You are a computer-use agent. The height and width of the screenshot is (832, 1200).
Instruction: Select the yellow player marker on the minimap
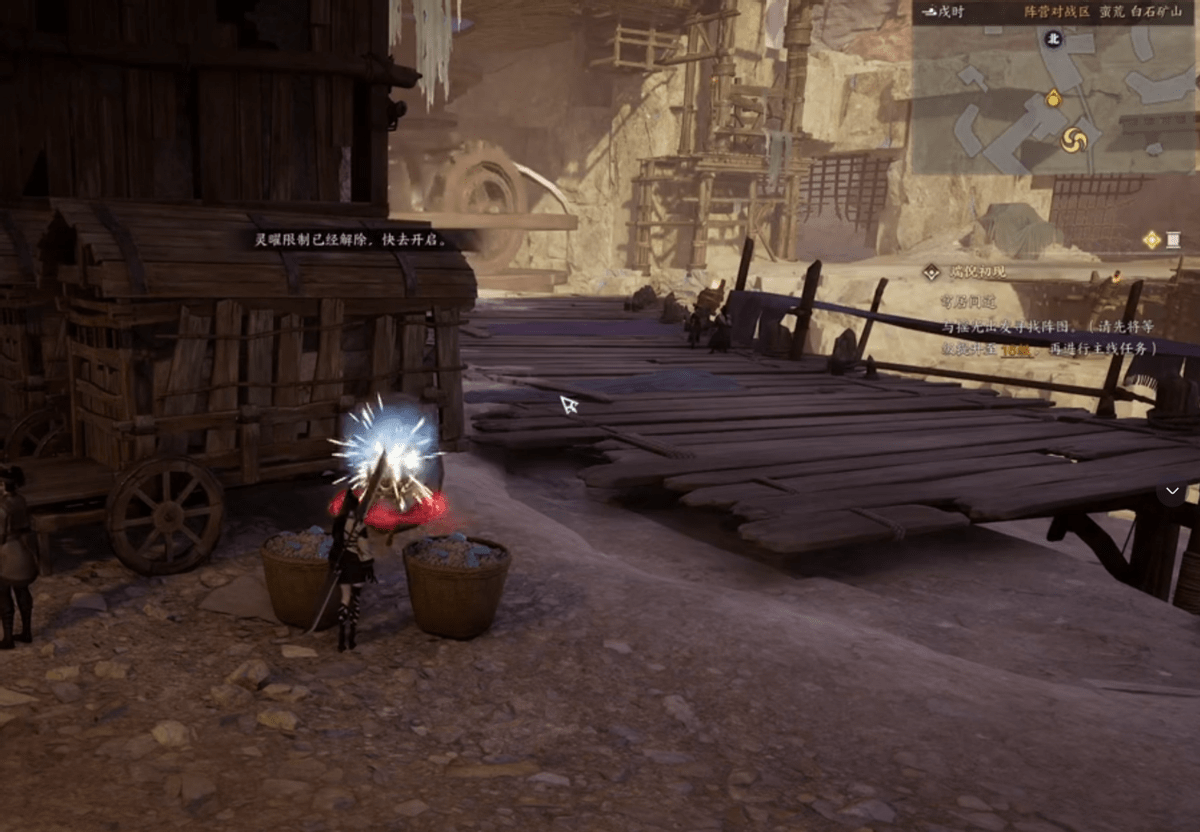click(1053, 98)
